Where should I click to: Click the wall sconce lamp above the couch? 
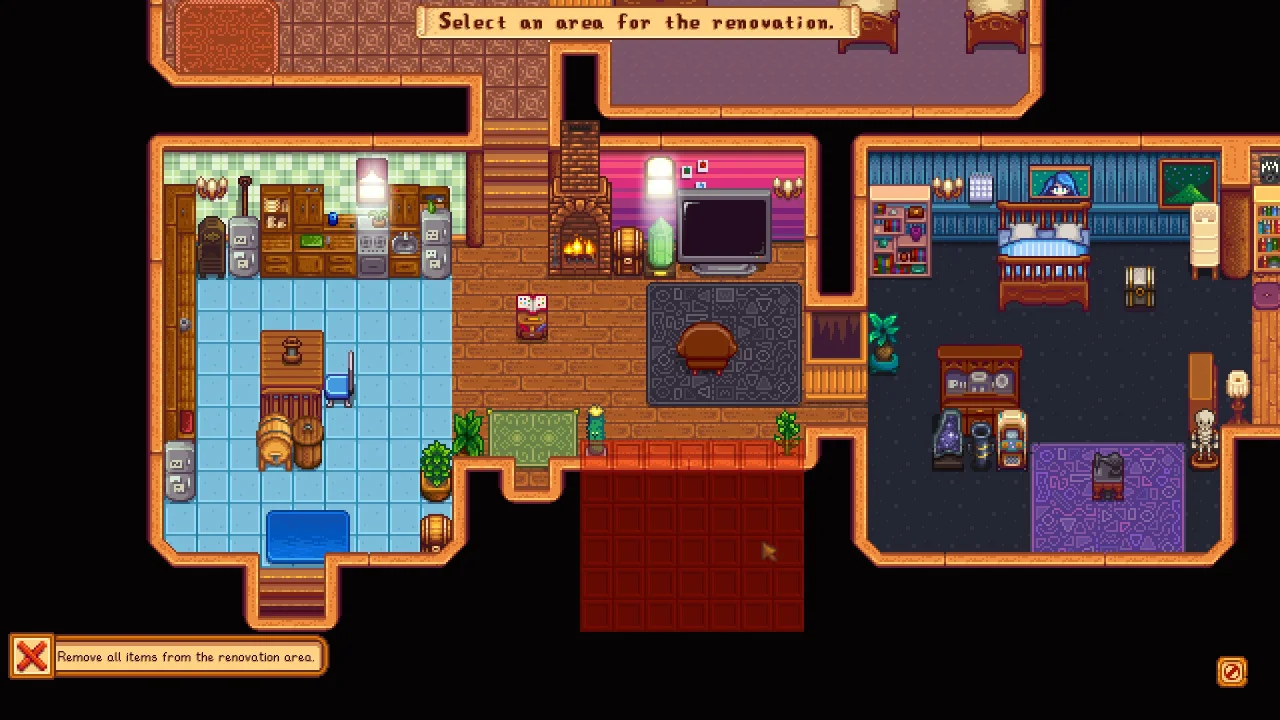pos(787,188)
